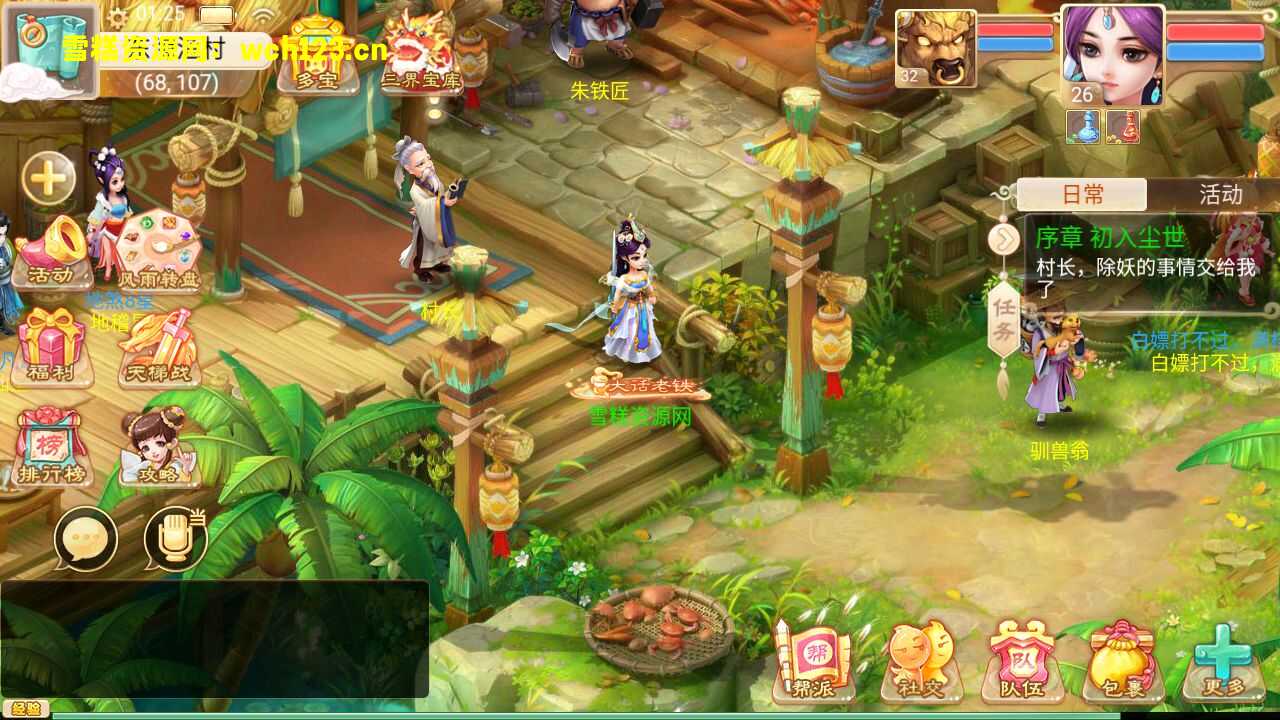
Task: Enter the 天梯战 ladder battle
Action: (x=158, y=347)
